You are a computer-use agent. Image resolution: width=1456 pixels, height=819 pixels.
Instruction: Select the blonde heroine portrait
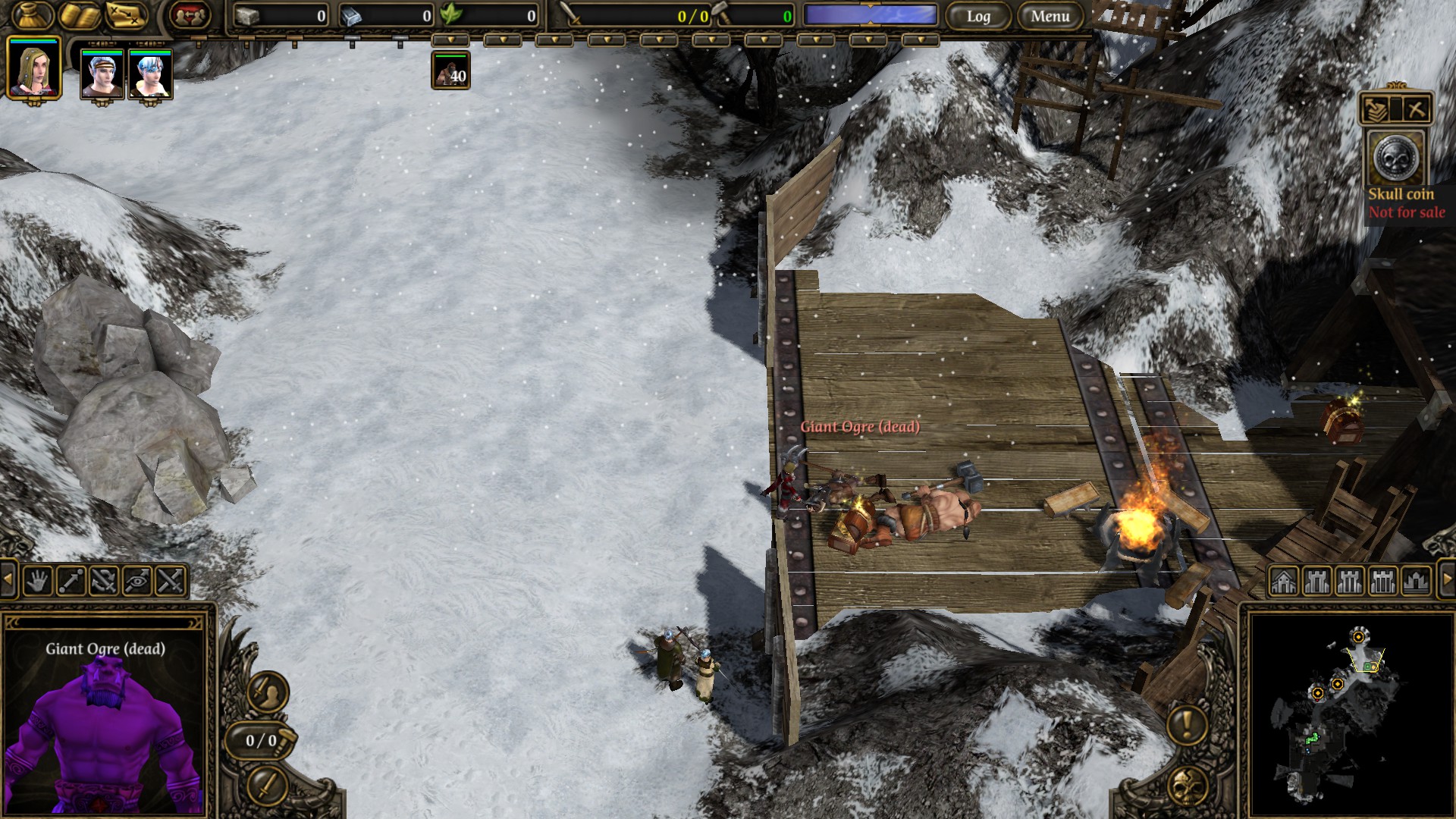pos(33,68)
